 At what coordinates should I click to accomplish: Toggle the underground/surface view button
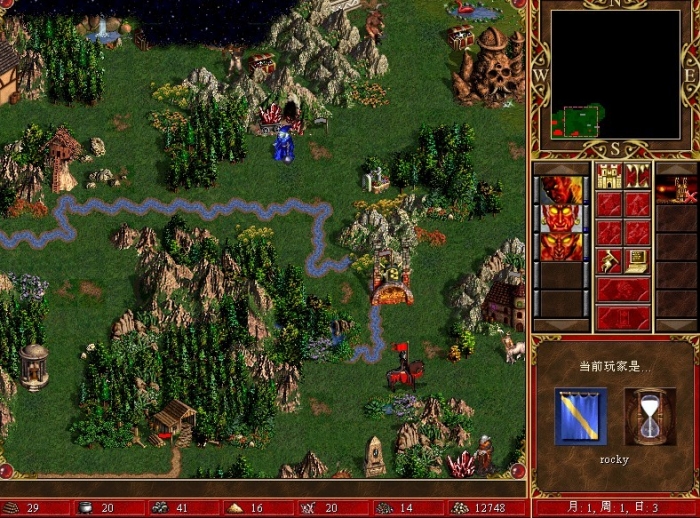point(638,176)
